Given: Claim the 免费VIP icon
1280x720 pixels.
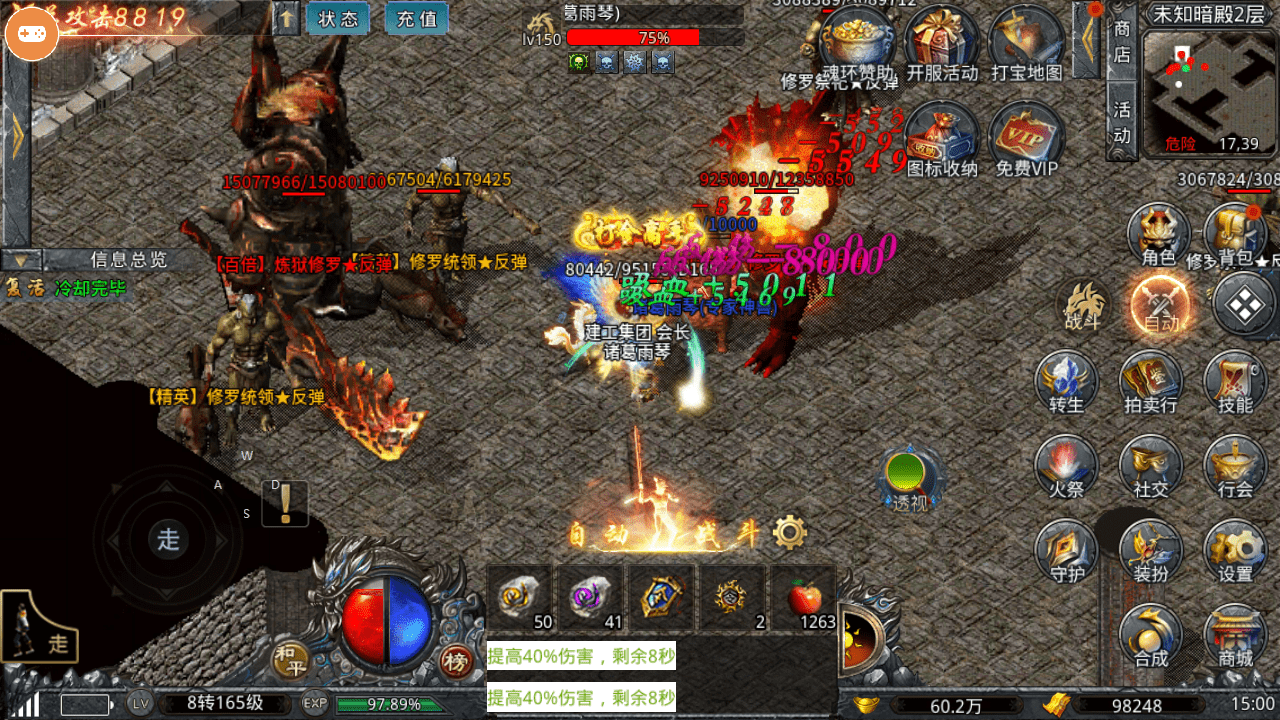Looking at the screenshot, I should point(1026,140).
